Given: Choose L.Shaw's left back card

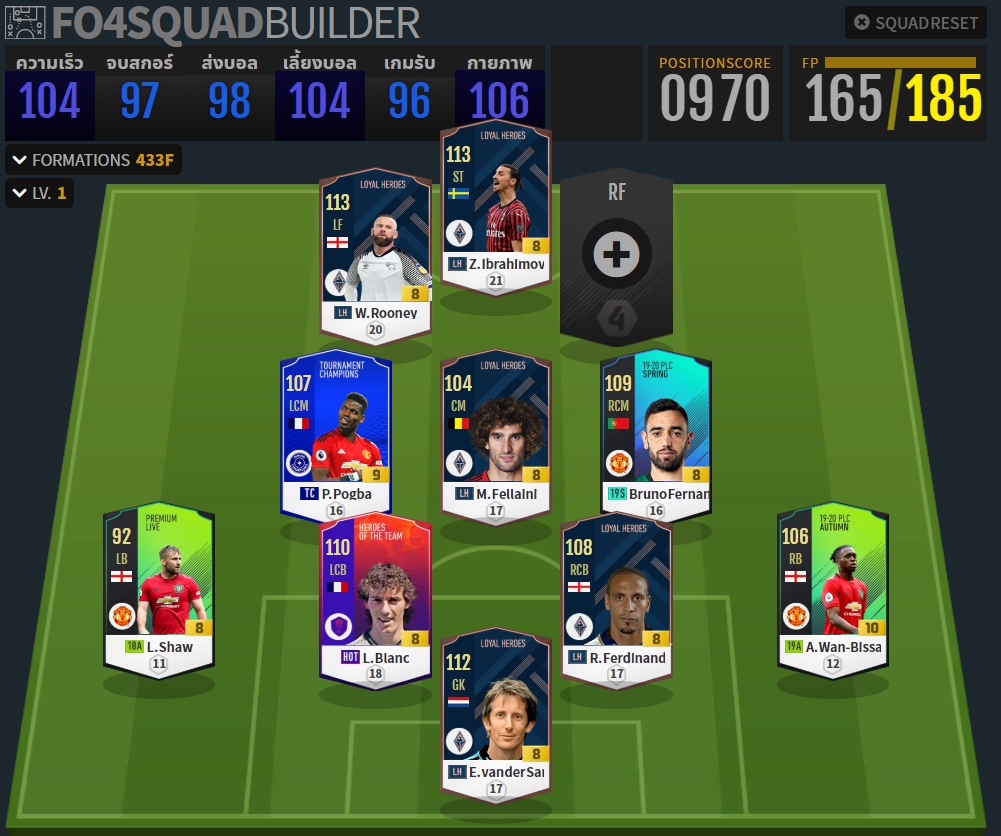Looking at the screenshot, I should pyautogui.click(x=159, y=590).
